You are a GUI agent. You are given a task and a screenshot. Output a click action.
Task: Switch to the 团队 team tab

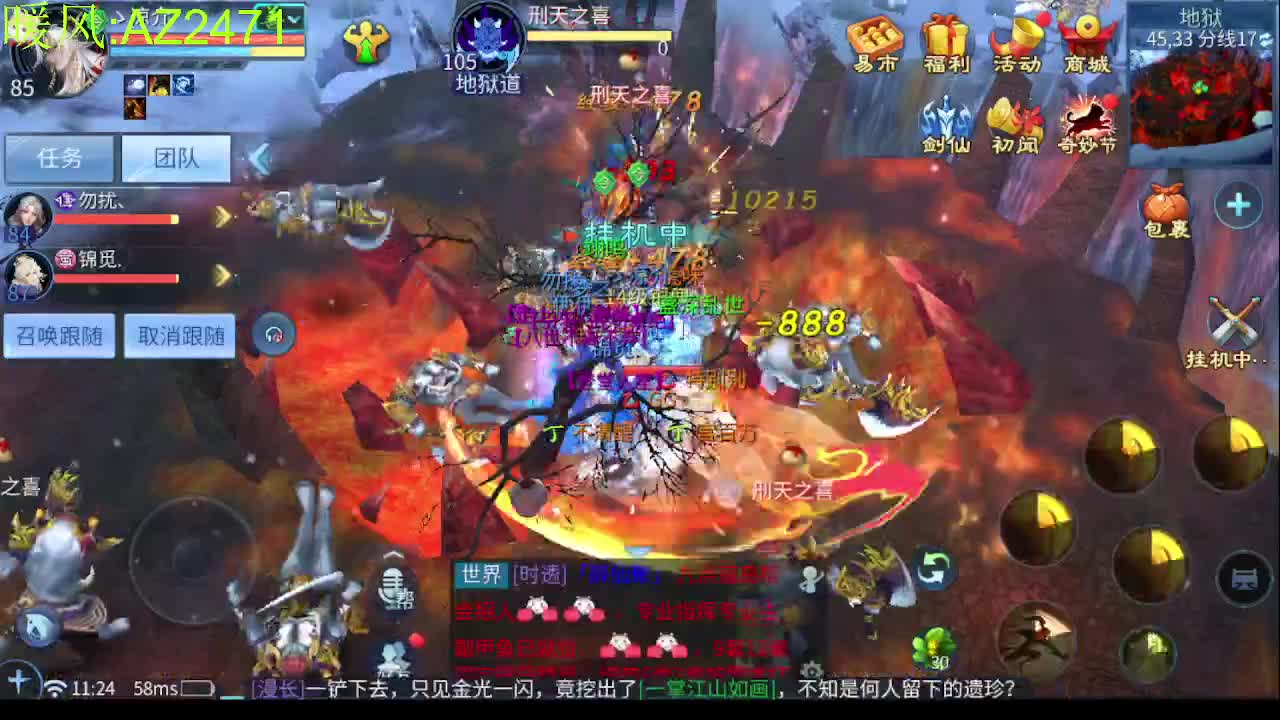(x=176, y=159)
